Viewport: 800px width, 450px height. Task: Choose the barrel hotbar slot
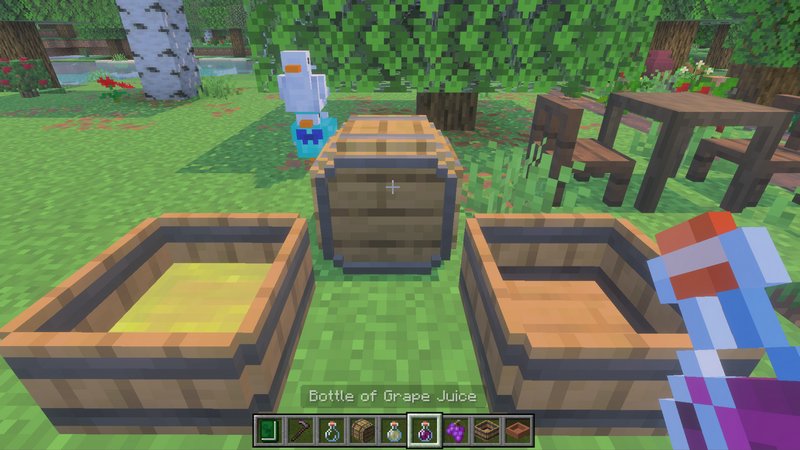pos(362,431)
